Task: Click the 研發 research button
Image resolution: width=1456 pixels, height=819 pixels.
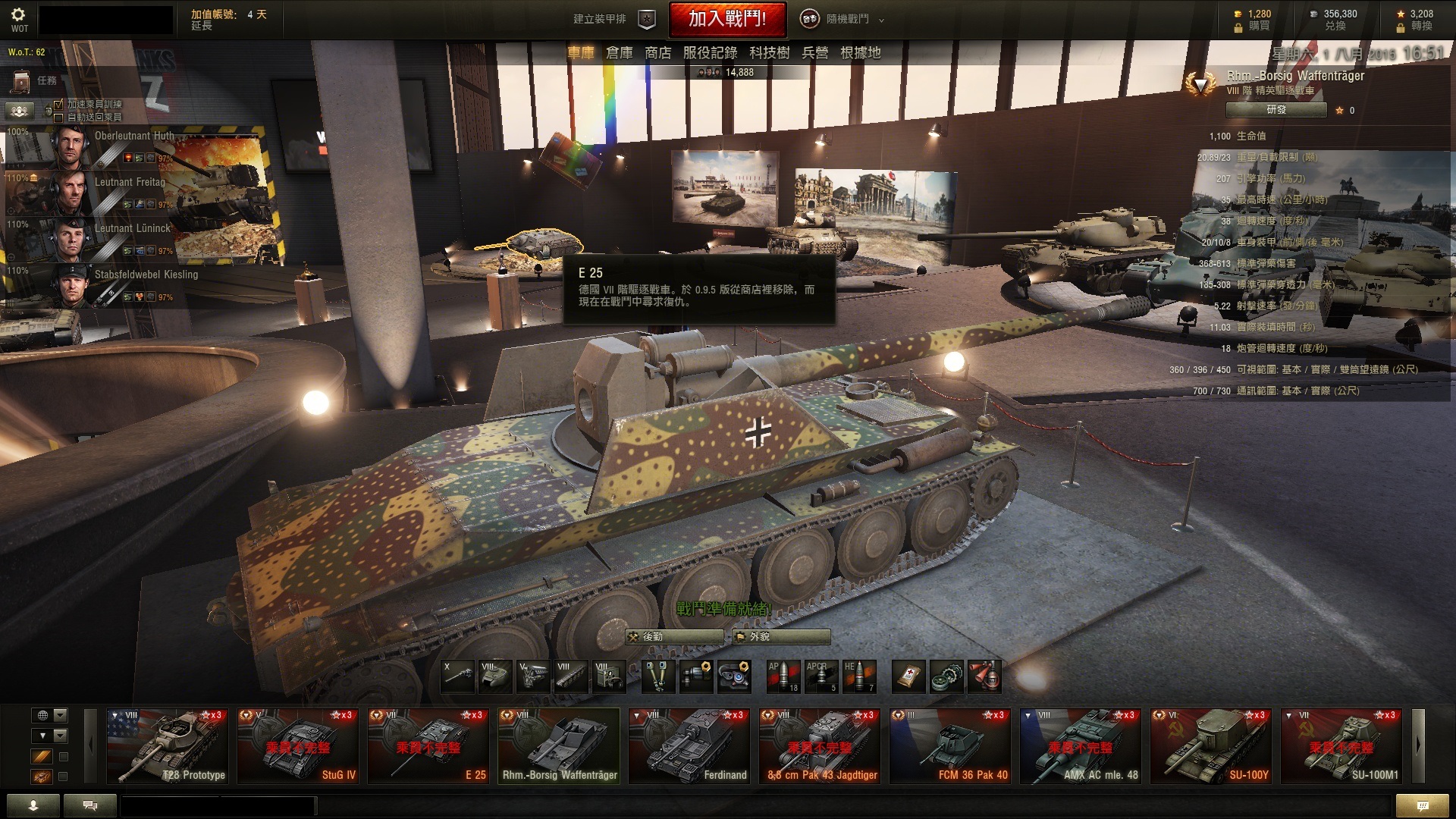Action: coord(1276,110)
